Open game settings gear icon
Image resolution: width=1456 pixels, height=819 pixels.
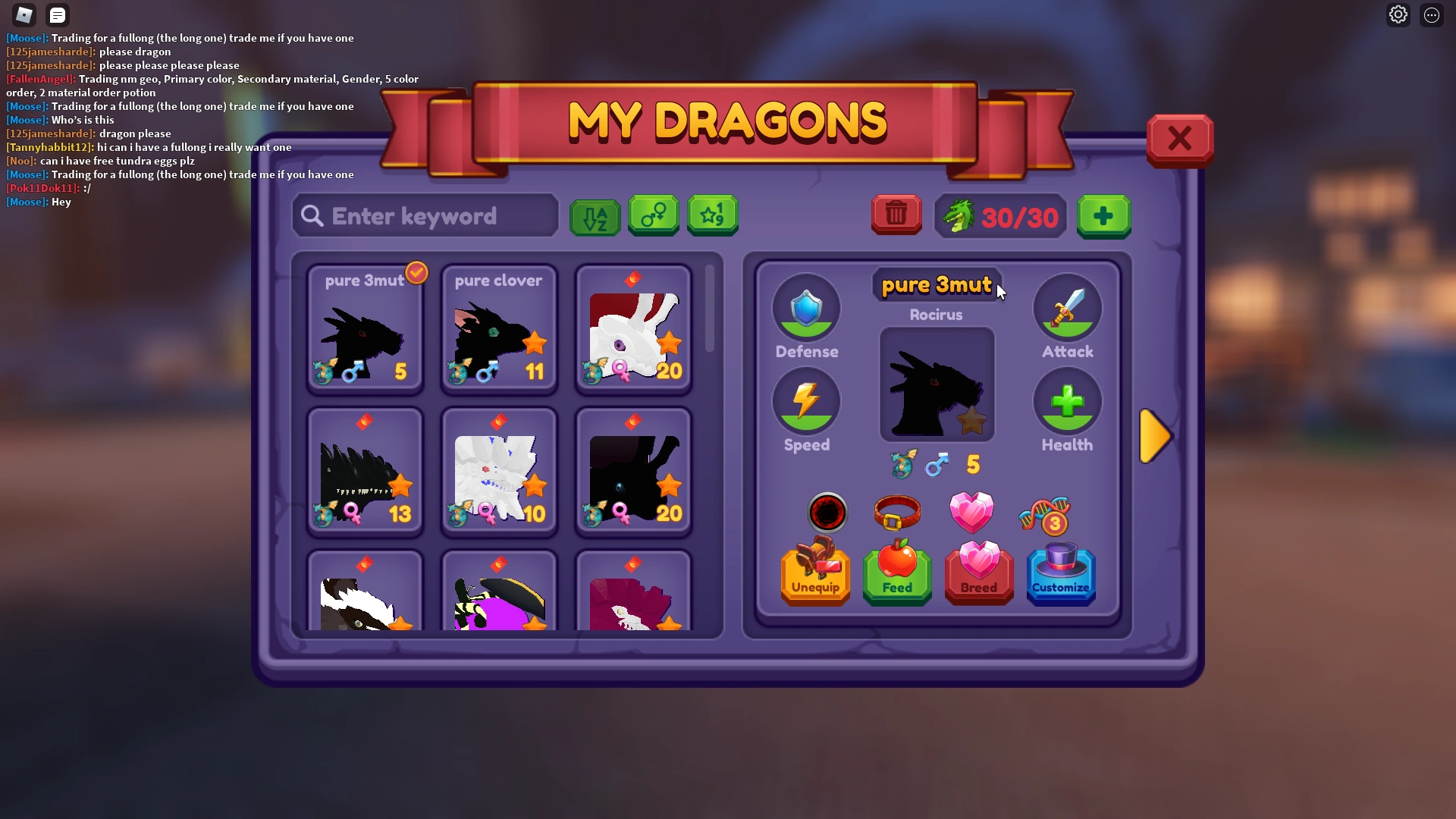(1398, 14)
